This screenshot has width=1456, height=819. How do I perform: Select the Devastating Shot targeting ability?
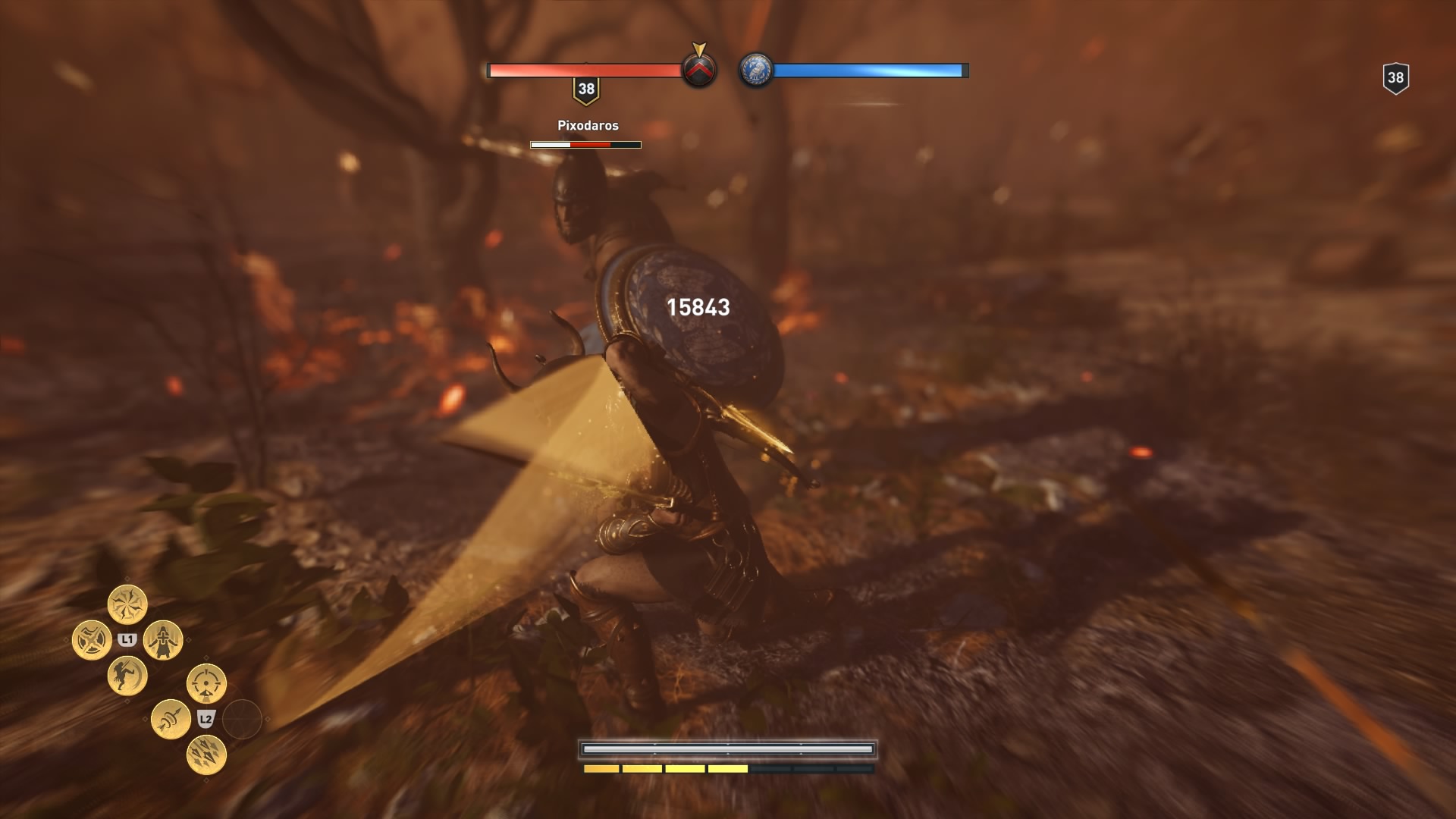click(x=206, y=682)
